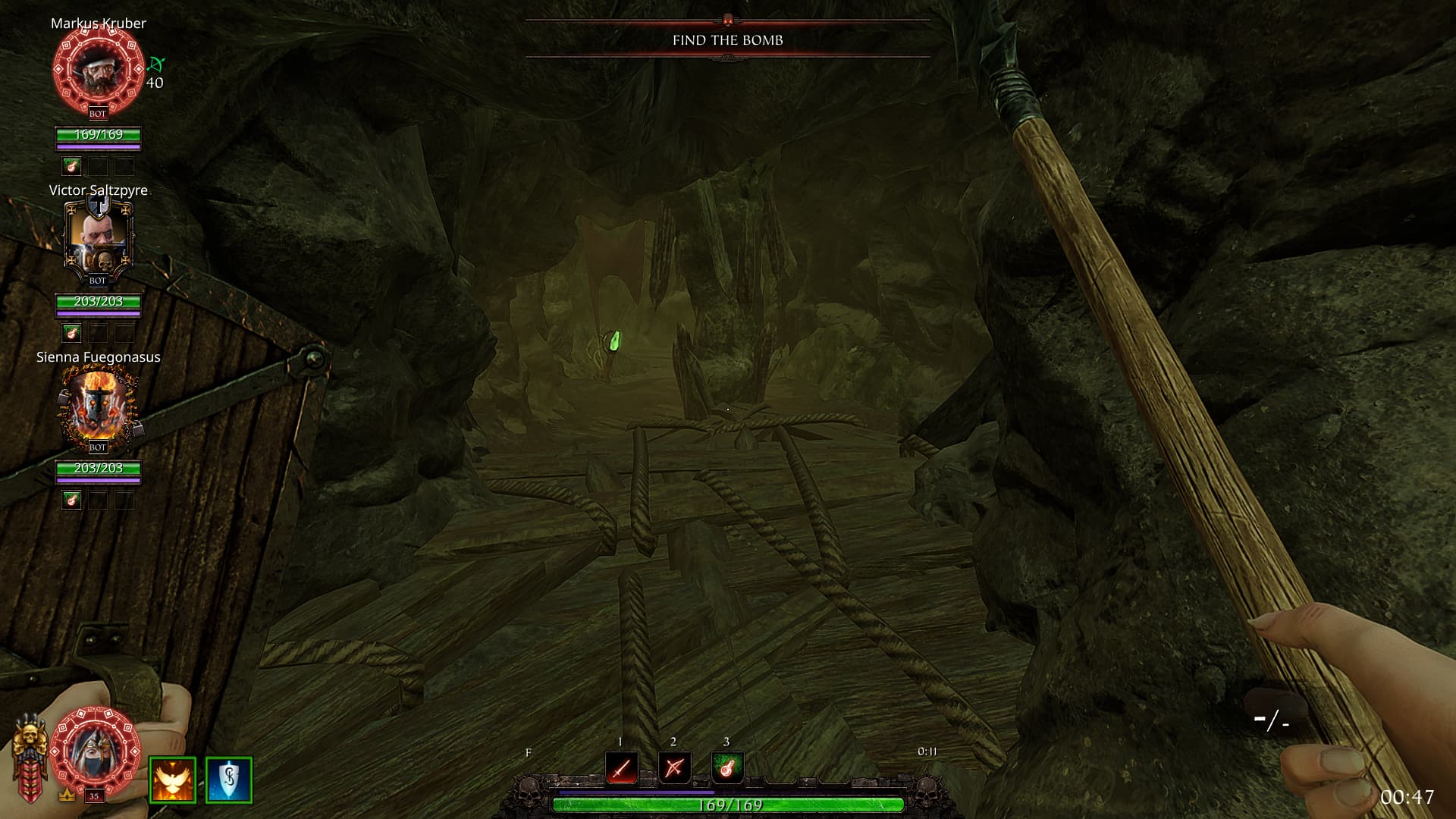The height and width of the screenshot is (819, 1456).
Task: Choose the melee weapon slot 1
Action: click(x=621, y=768)
